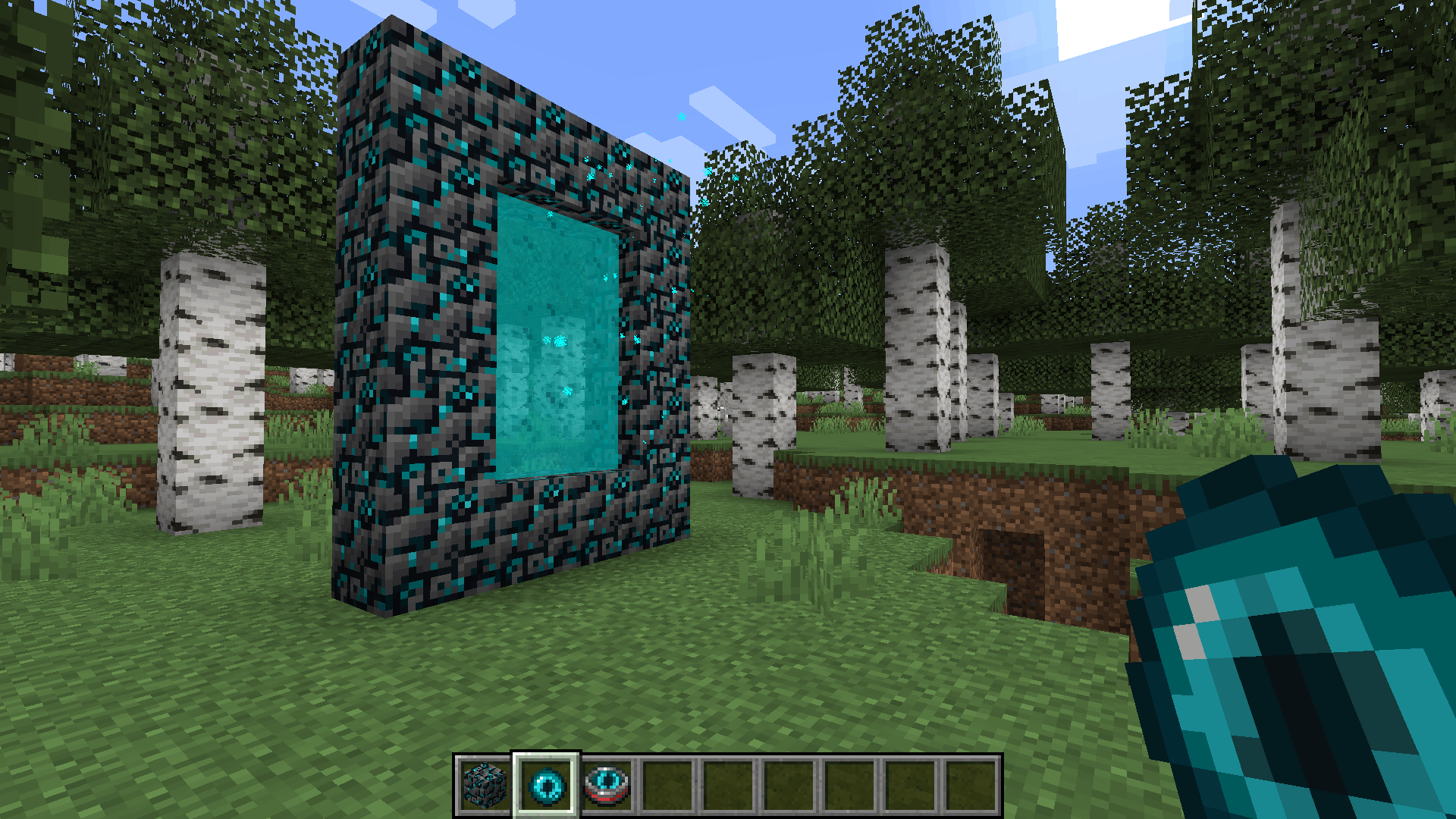Select the sculk portal frame block in slot one
The width and height of the screenshot is (1456, 819).
pos(485,784)
